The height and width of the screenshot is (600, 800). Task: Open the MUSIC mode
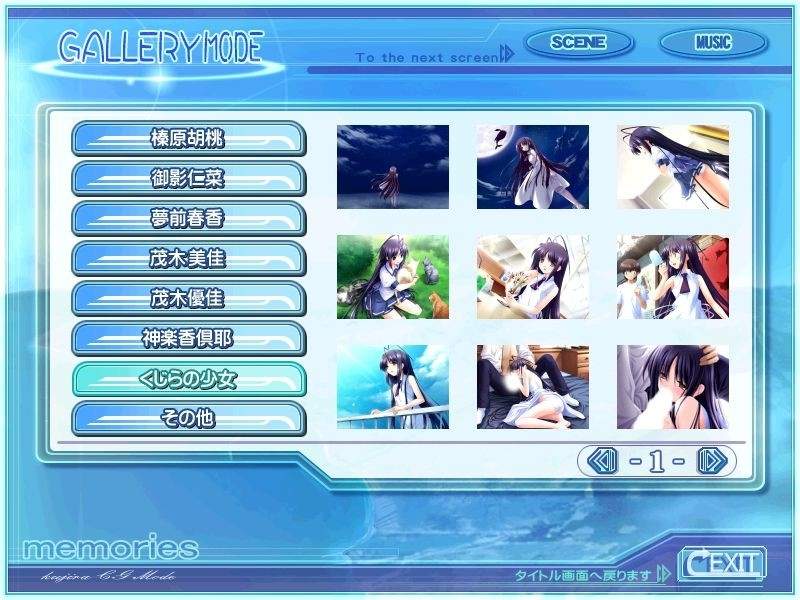713,43
